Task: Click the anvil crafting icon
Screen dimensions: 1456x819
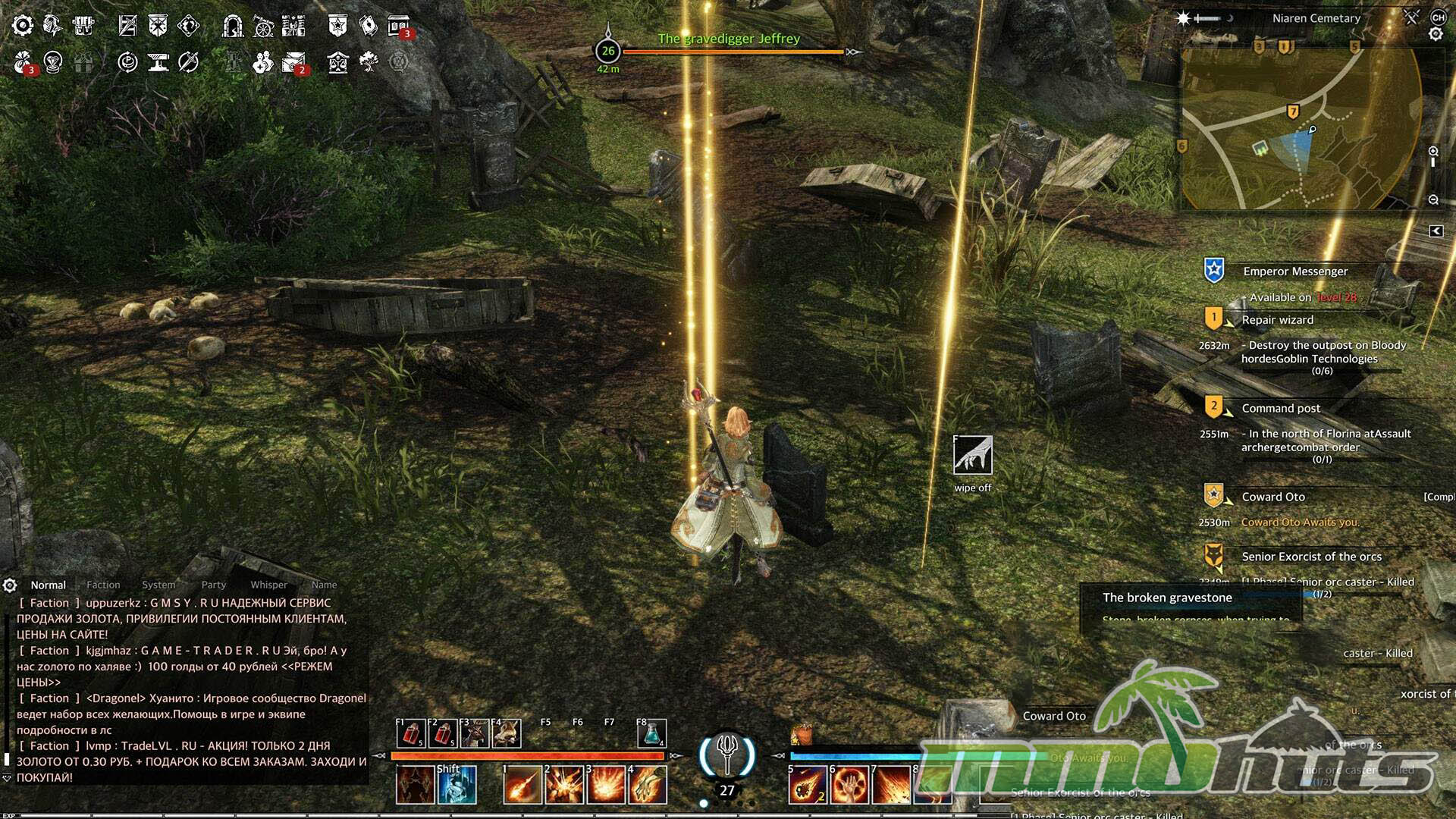Action: tap(158, 62)
